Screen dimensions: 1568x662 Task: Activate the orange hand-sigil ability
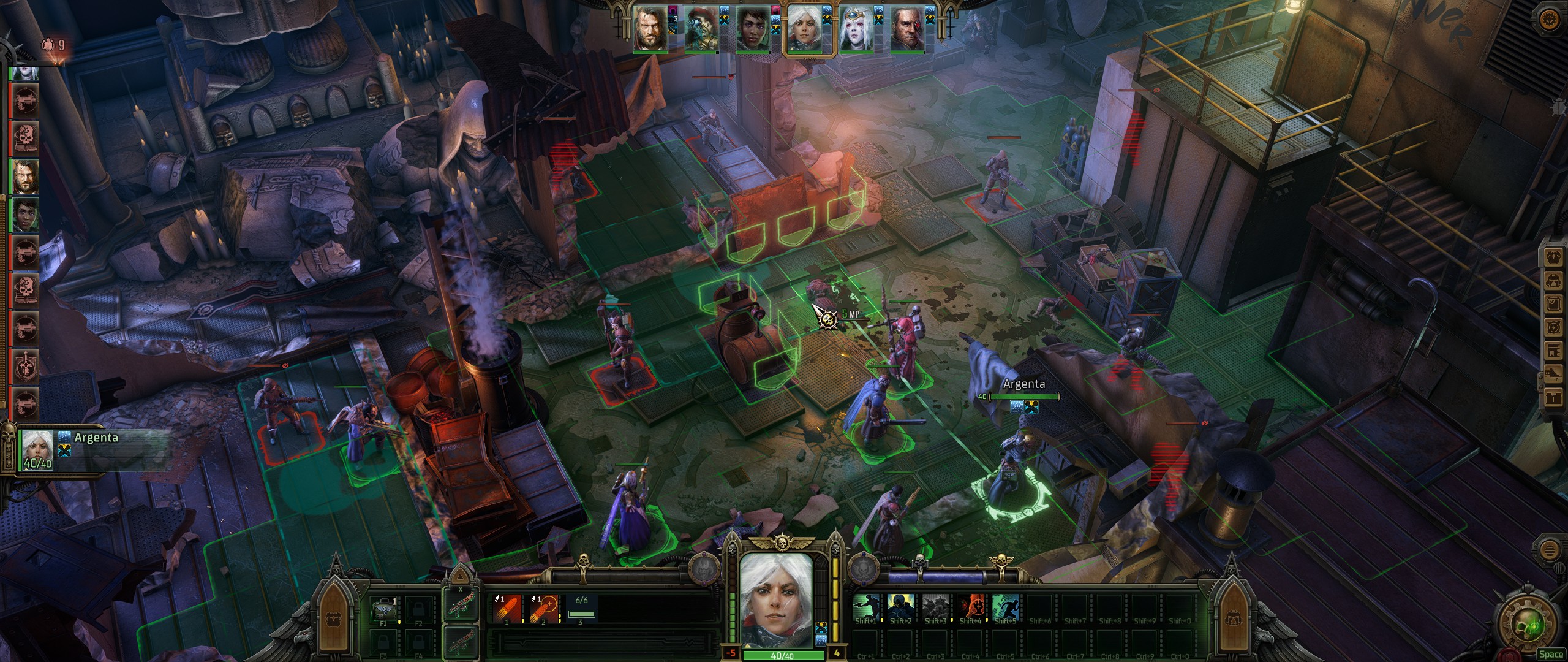point(970,609)
